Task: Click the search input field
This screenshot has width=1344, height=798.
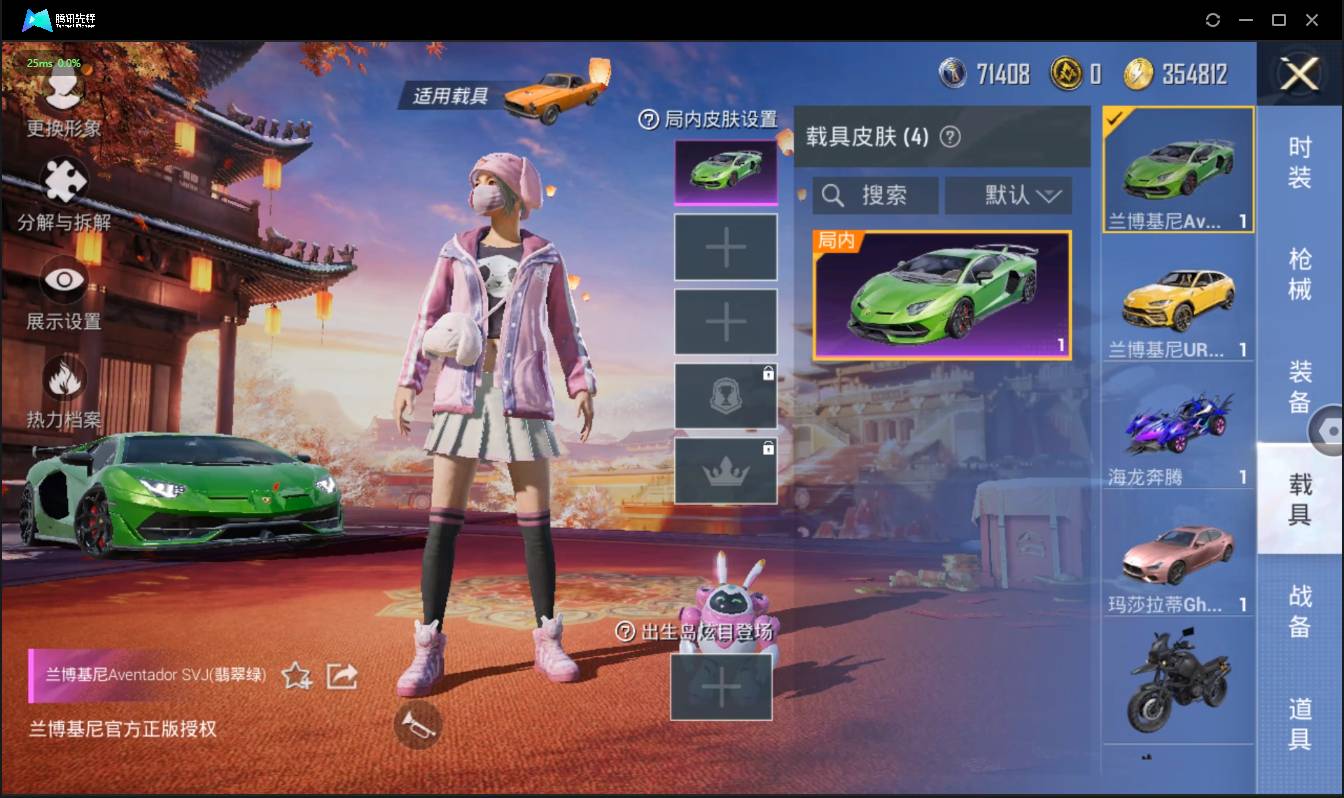Action: [x=876, y=195]
